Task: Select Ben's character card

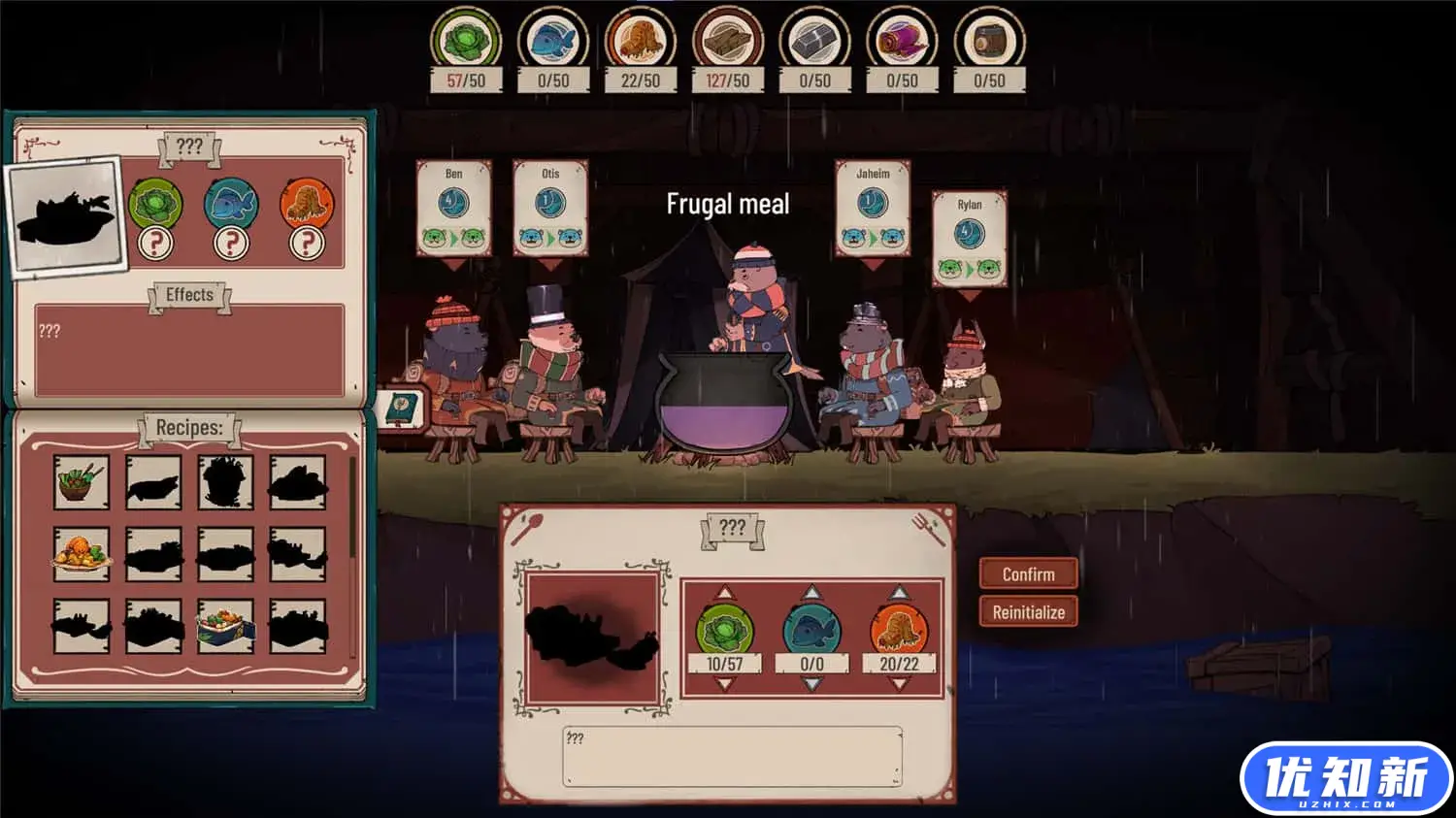Action: pos(453,209)
